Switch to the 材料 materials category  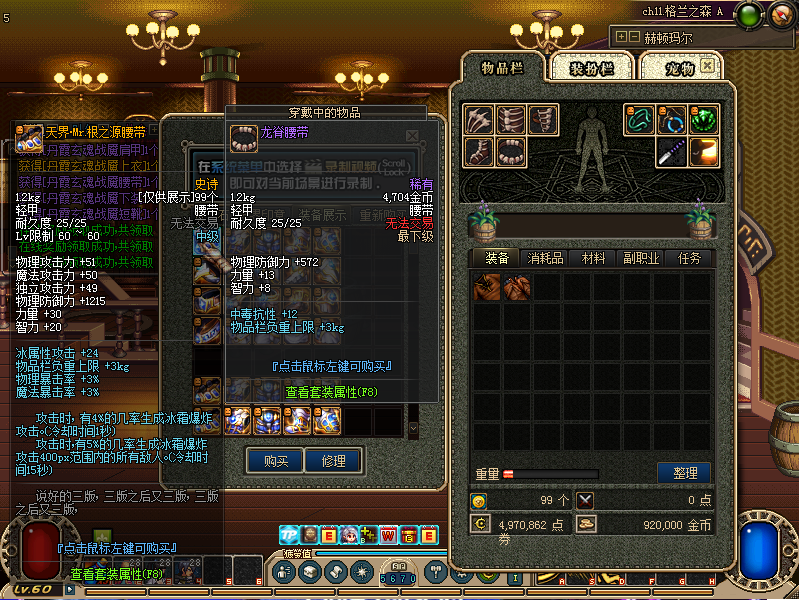tap(594, 258)
